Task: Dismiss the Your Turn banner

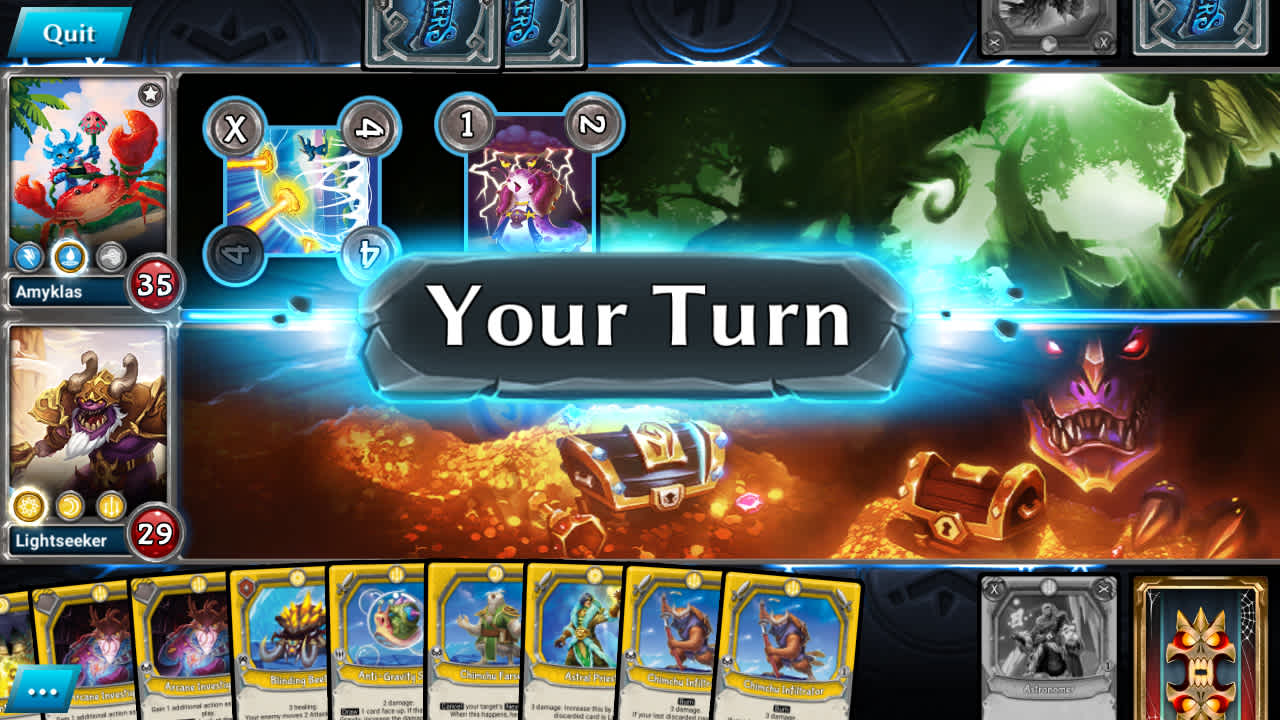Action: [640, 320]
